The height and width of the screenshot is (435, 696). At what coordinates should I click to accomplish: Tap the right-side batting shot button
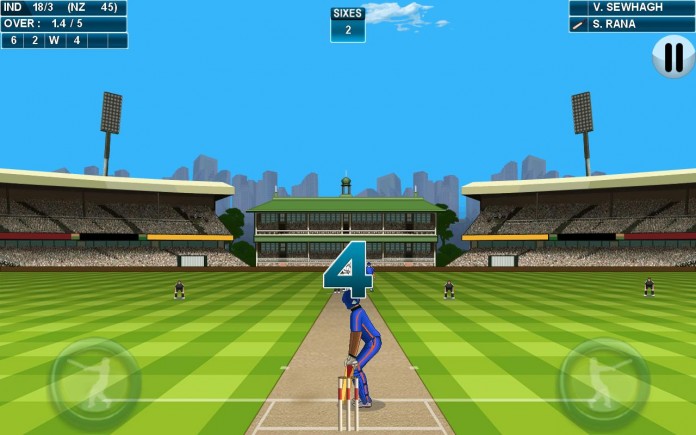602,383
